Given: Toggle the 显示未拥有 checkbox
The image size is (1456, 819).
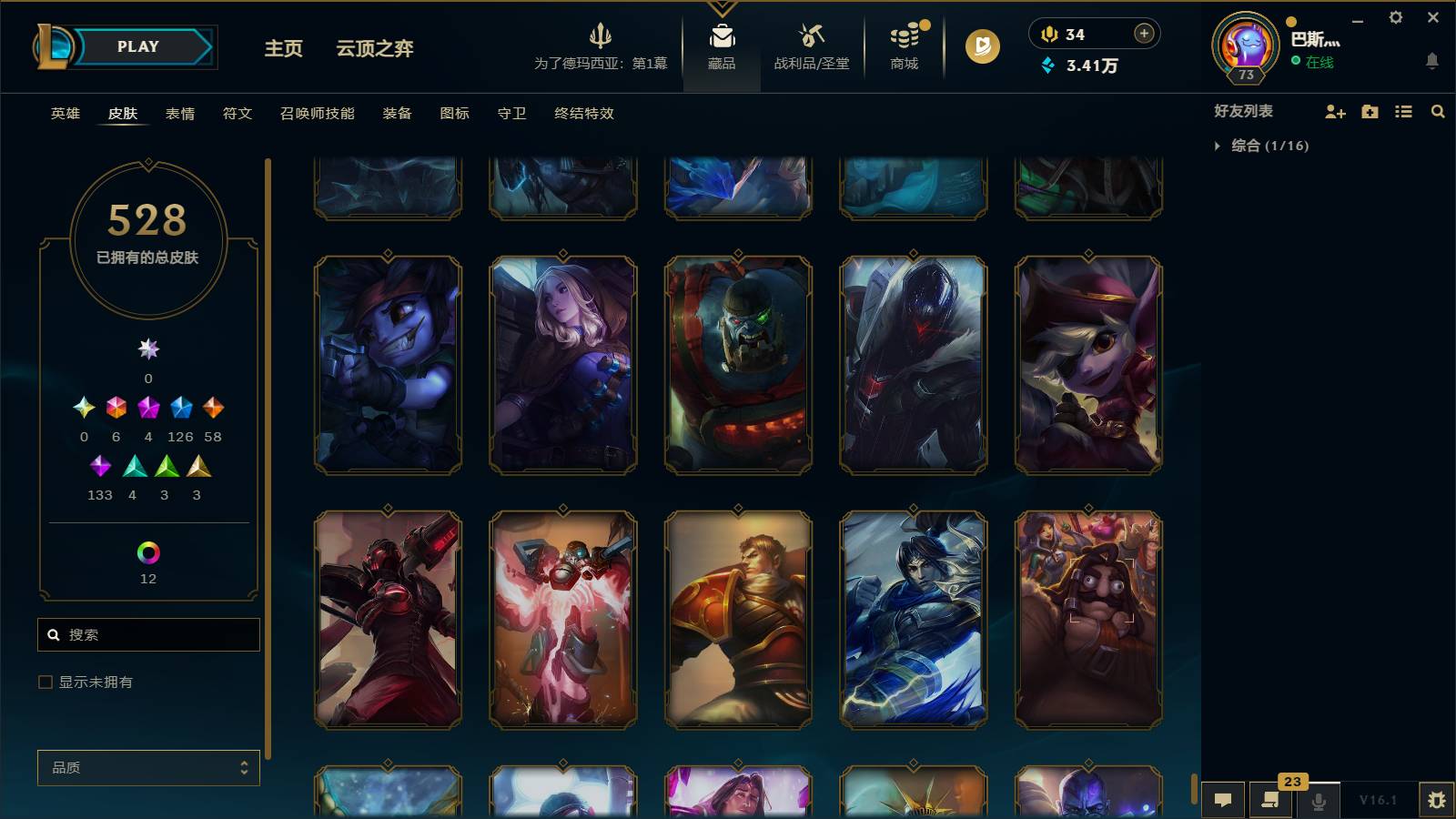Looking at the screenshot, I should click(x=43, y=681).
